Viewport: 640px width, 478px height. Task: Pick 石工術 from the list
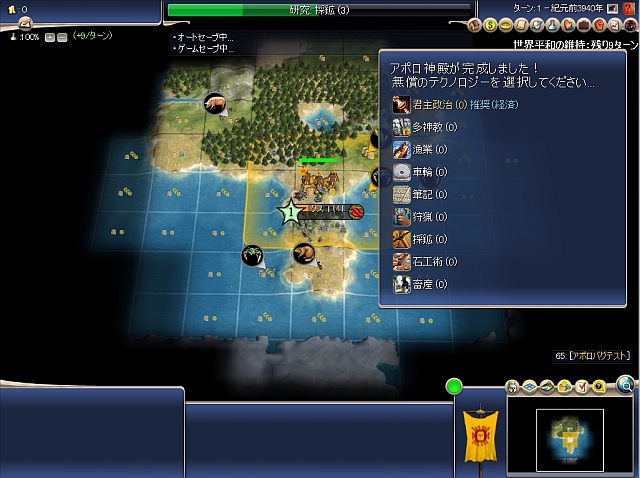(429, 261)
